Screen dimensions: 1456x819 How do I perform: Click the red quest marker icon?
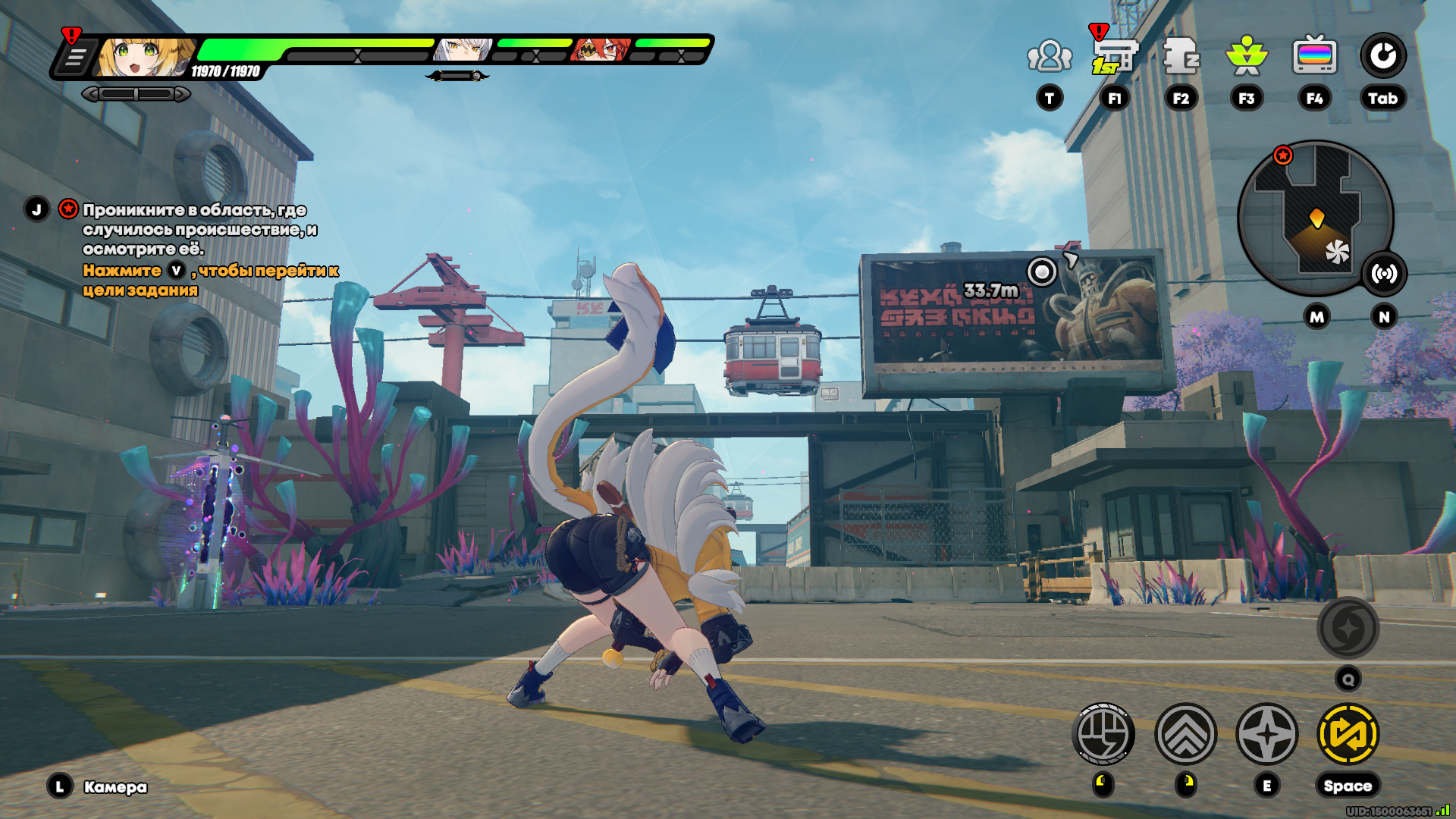point(68,209)
